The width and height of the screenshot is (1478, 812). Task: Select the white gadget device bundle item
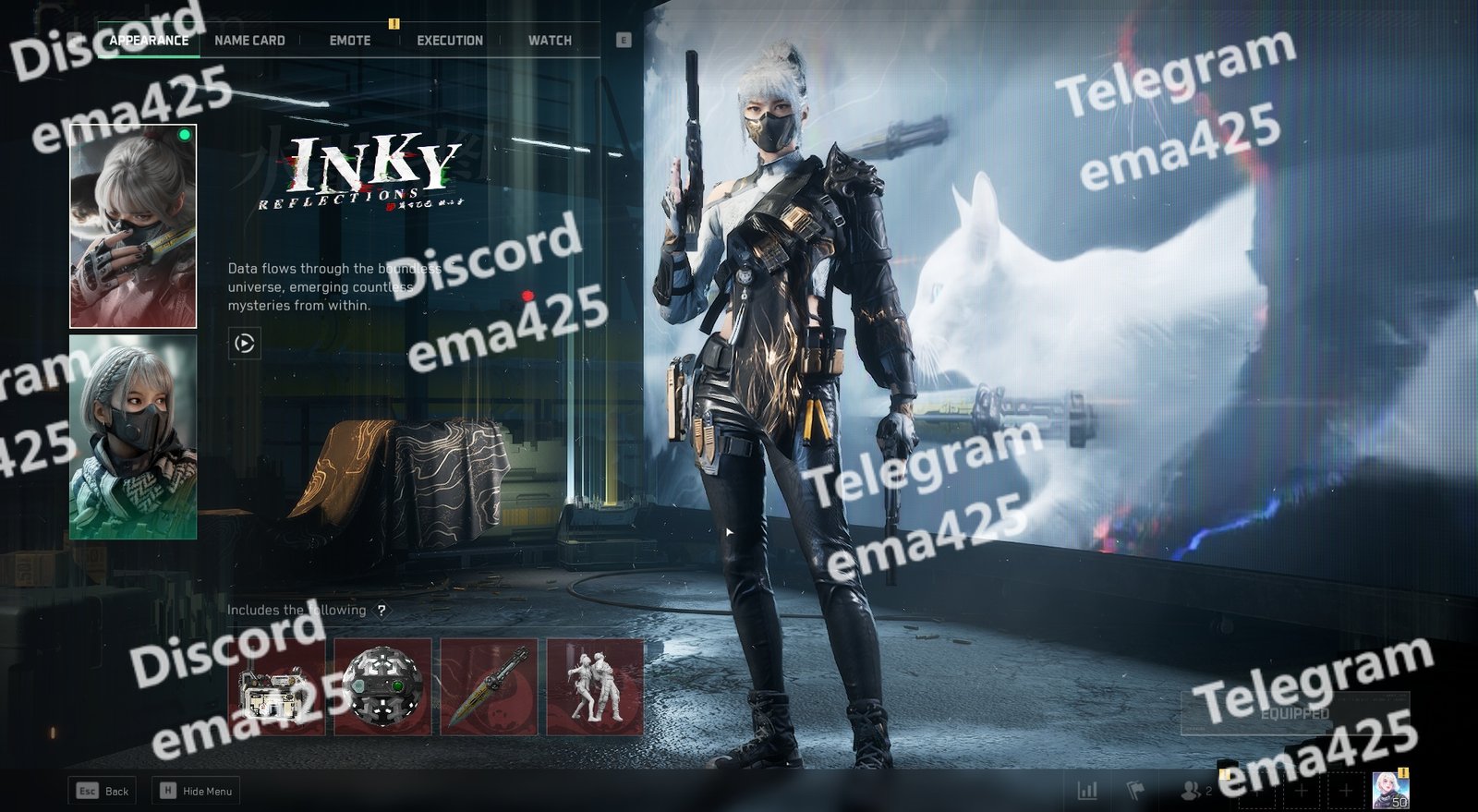point(276,686)
